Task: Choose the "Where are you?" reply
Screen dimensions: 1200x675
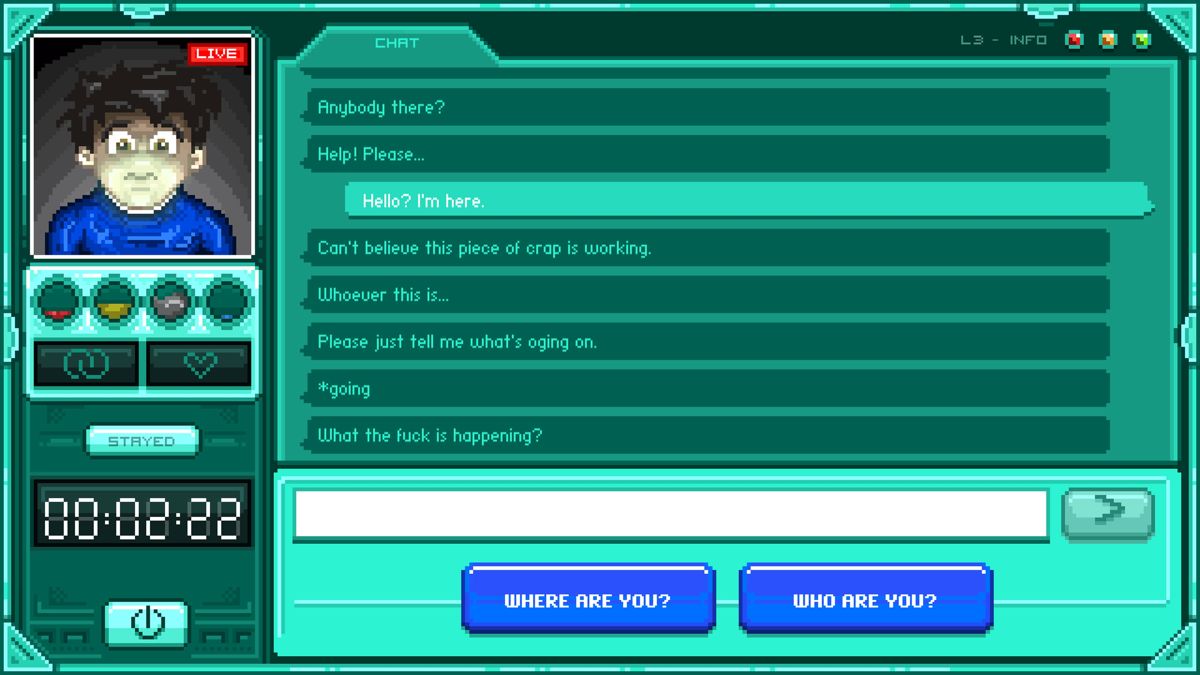Action: point(588,600)
